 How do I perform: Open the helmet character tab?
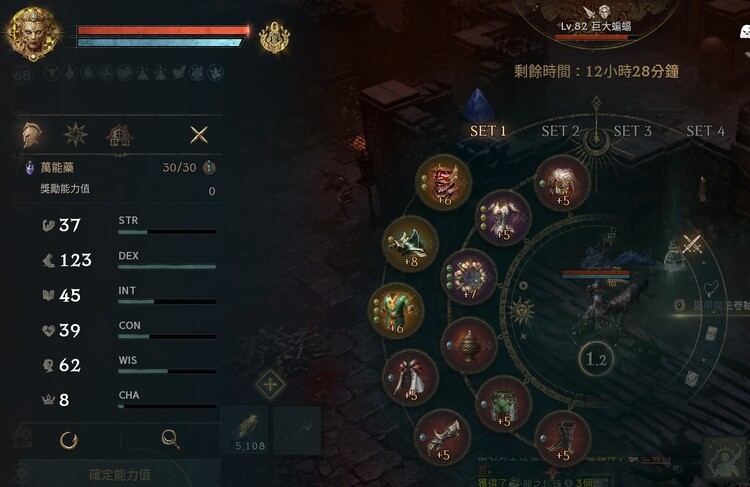click(32, 134)
